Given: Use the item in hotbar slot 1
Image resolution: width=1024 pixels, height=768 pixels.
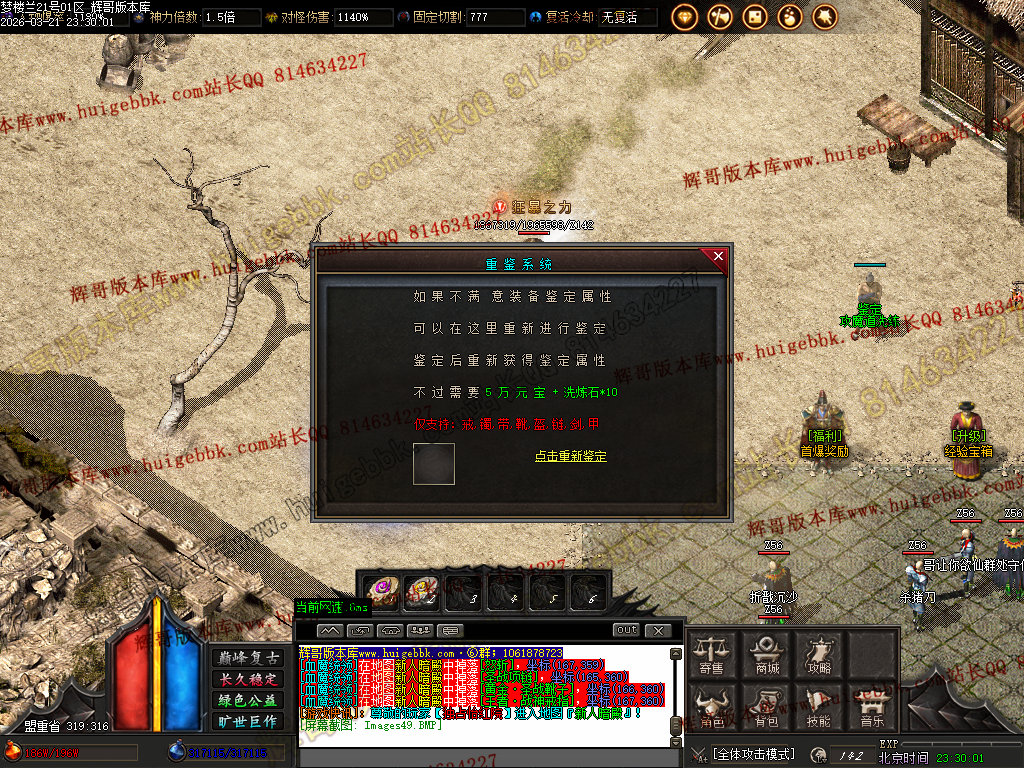Looking at the screenshot, I should pyautogui.click(x=381, y=591).
